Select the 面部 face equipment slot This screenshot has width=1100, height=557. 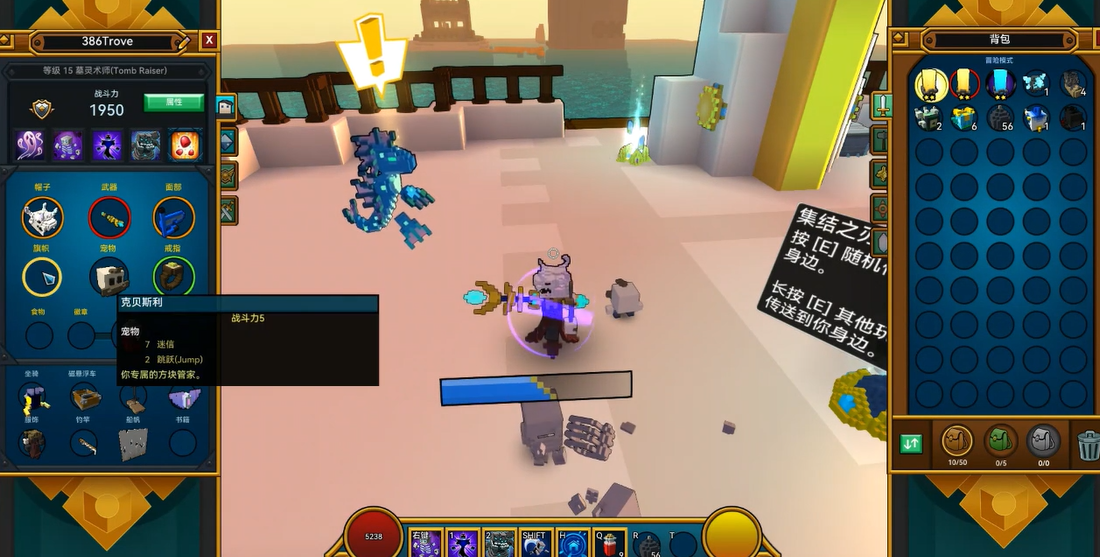[173, 217]
